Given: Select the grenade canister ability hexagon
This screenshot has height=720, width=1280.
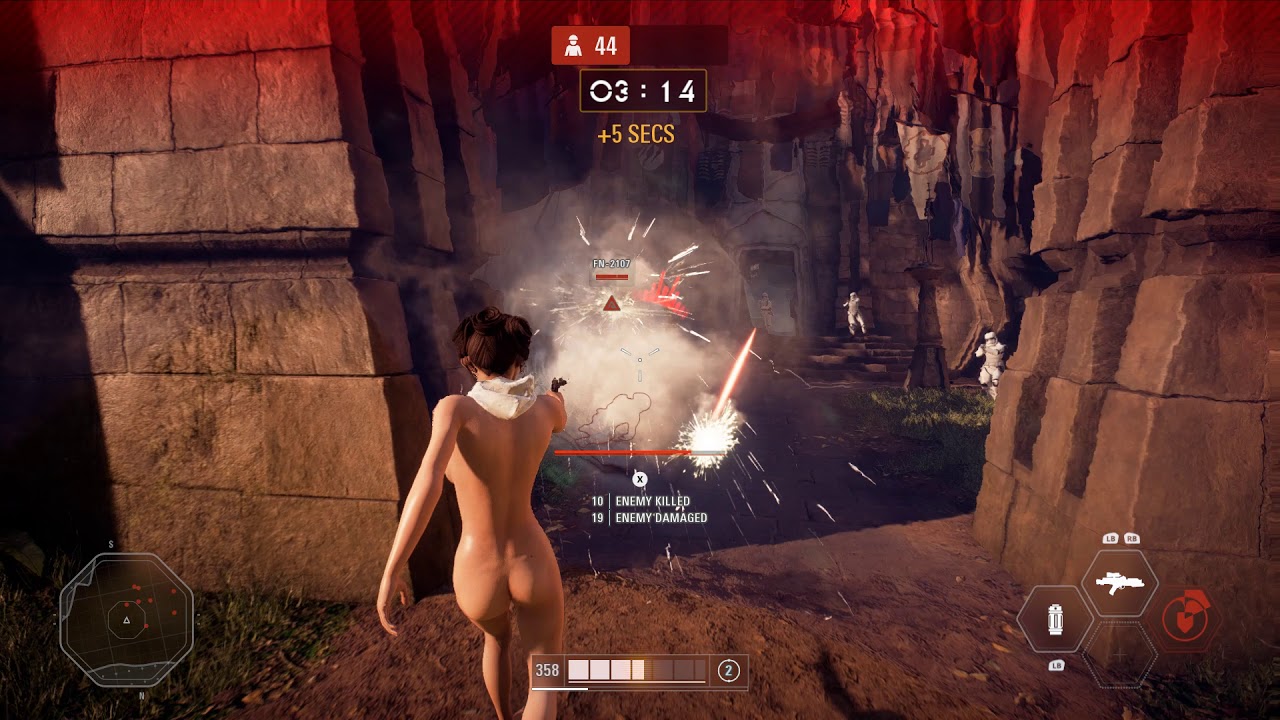Looking at the screenshot, I should (1054, 620).
